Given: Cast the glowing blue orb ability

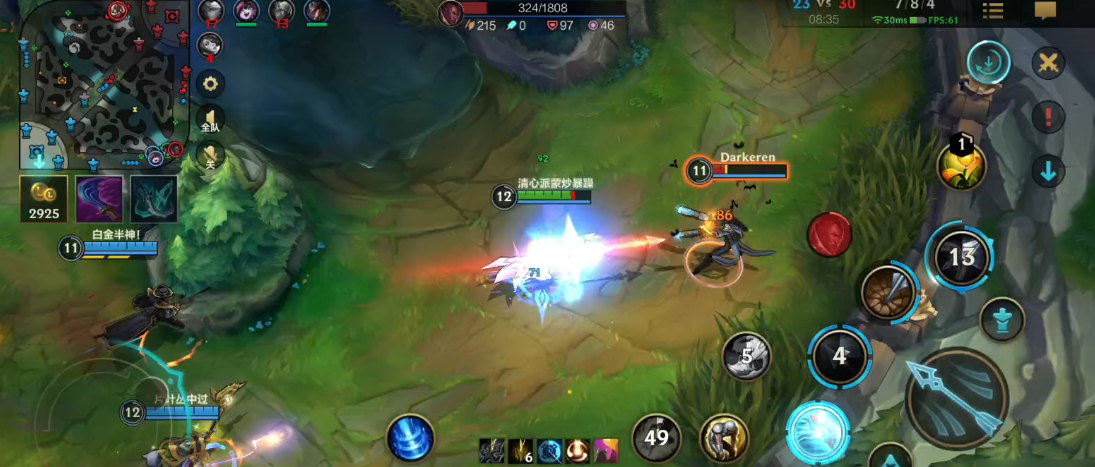Looking at the screenshot, I should coord(818,432).
